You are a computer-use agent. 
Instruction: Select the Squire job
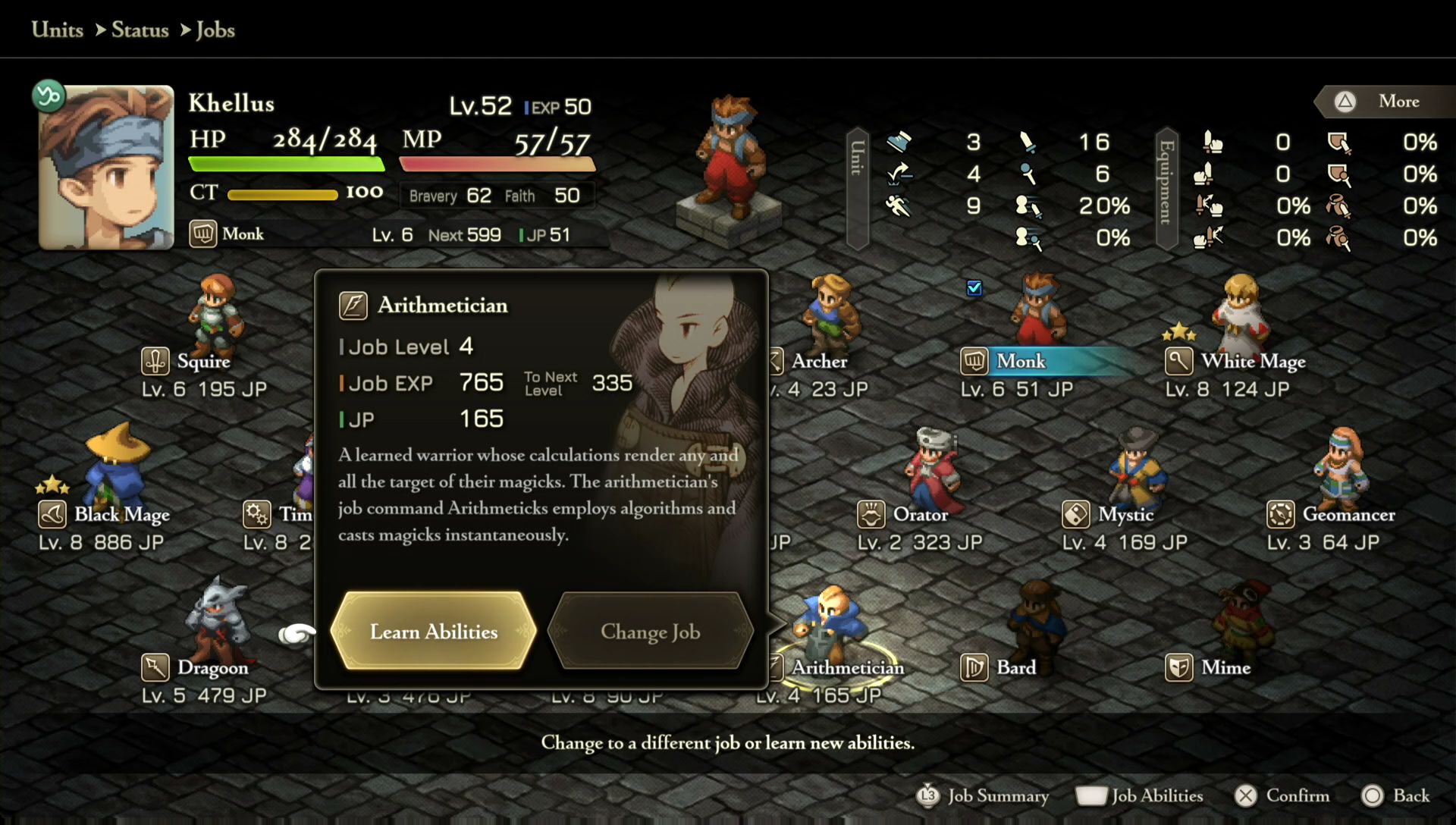[203, 361]
